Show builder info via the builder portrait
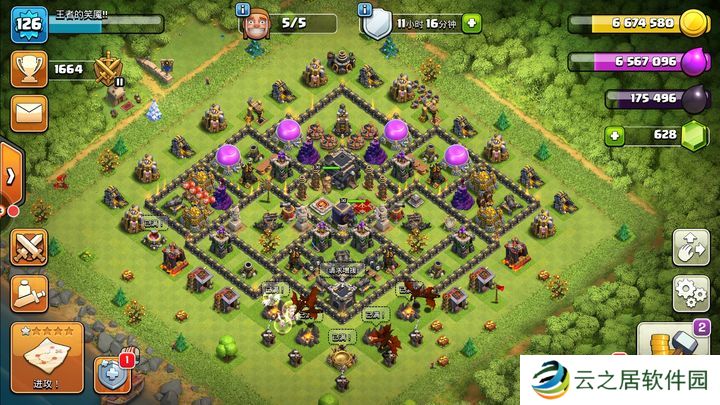 click(x=259, y=22)
